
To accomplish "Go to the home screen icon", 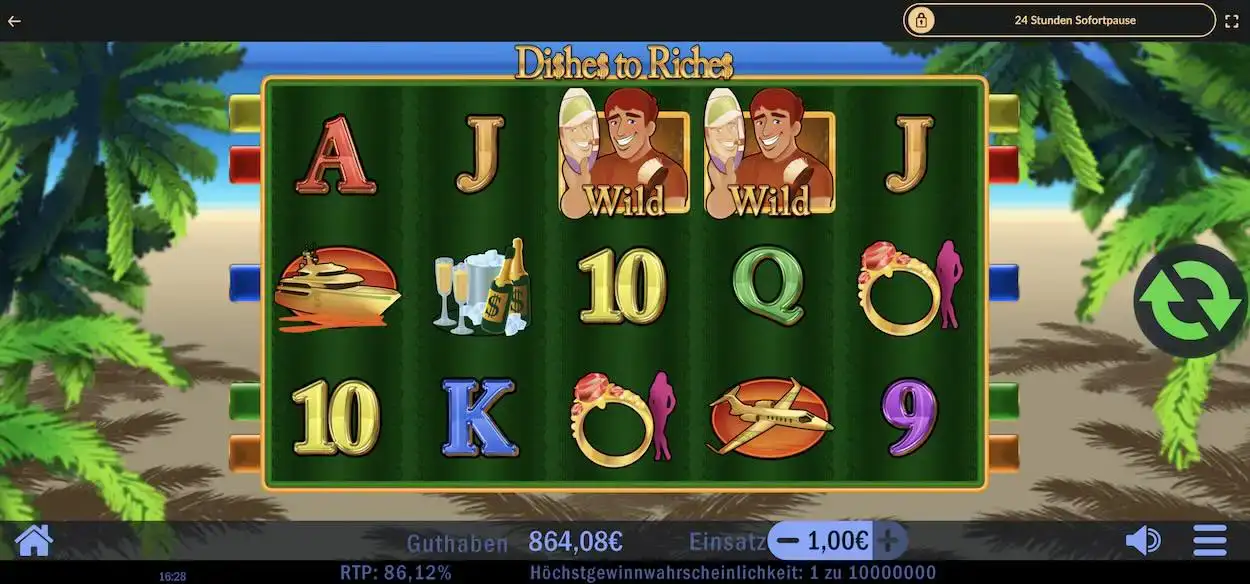I will (33, 541).
